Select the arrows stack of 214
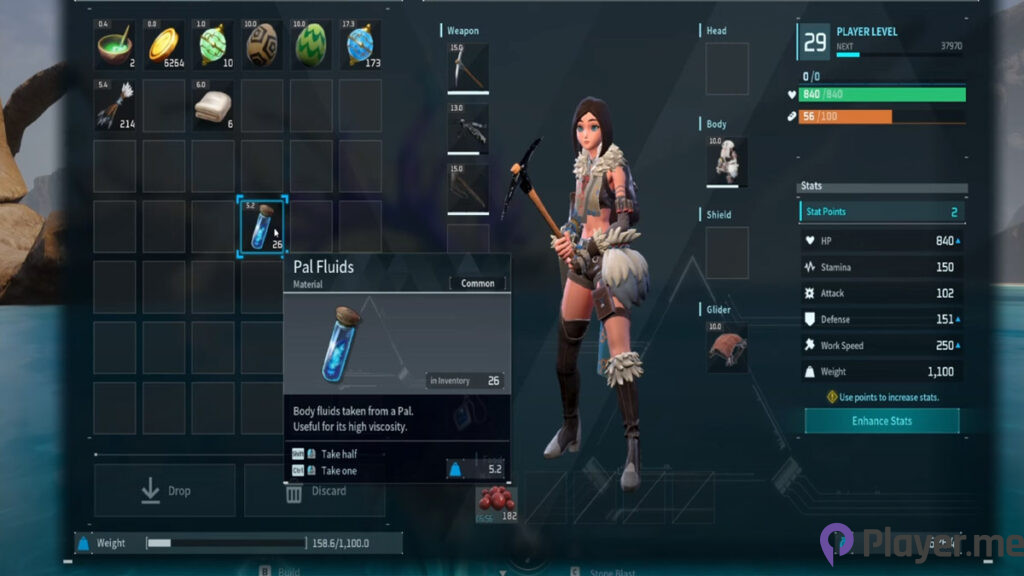This screenshot has height=576, width=1024. pyautogui.click(x=115, y=105)
